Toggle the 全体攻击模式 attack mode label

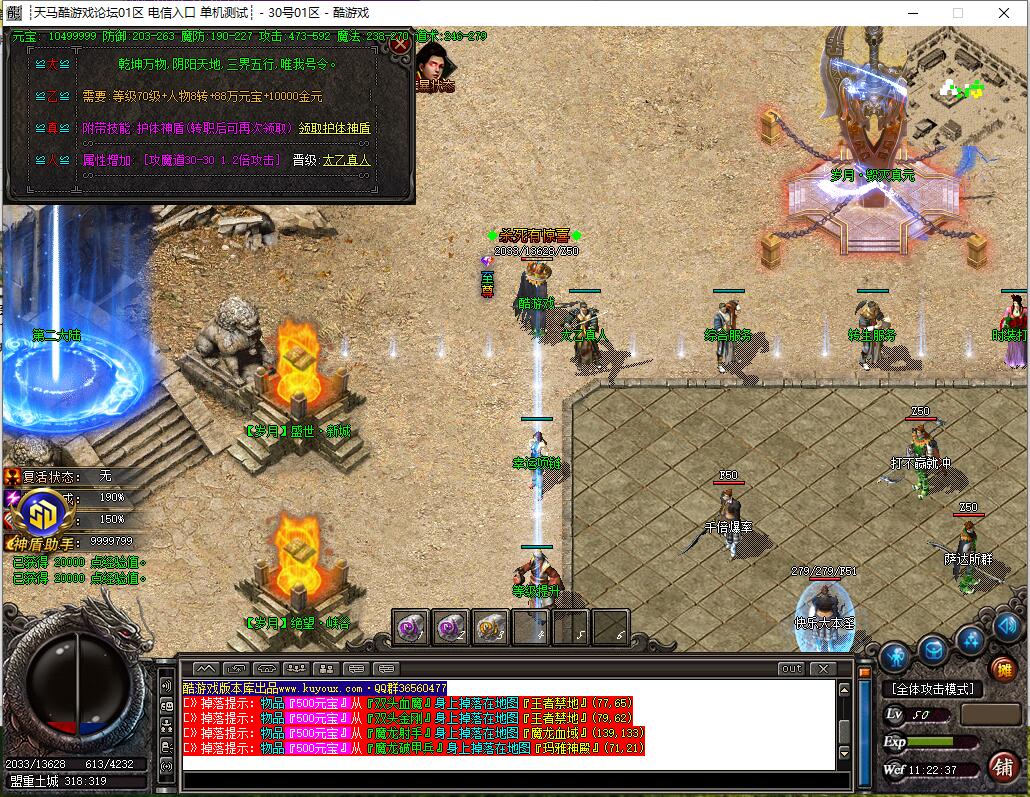pyautogui.click(x=932, y=689)
